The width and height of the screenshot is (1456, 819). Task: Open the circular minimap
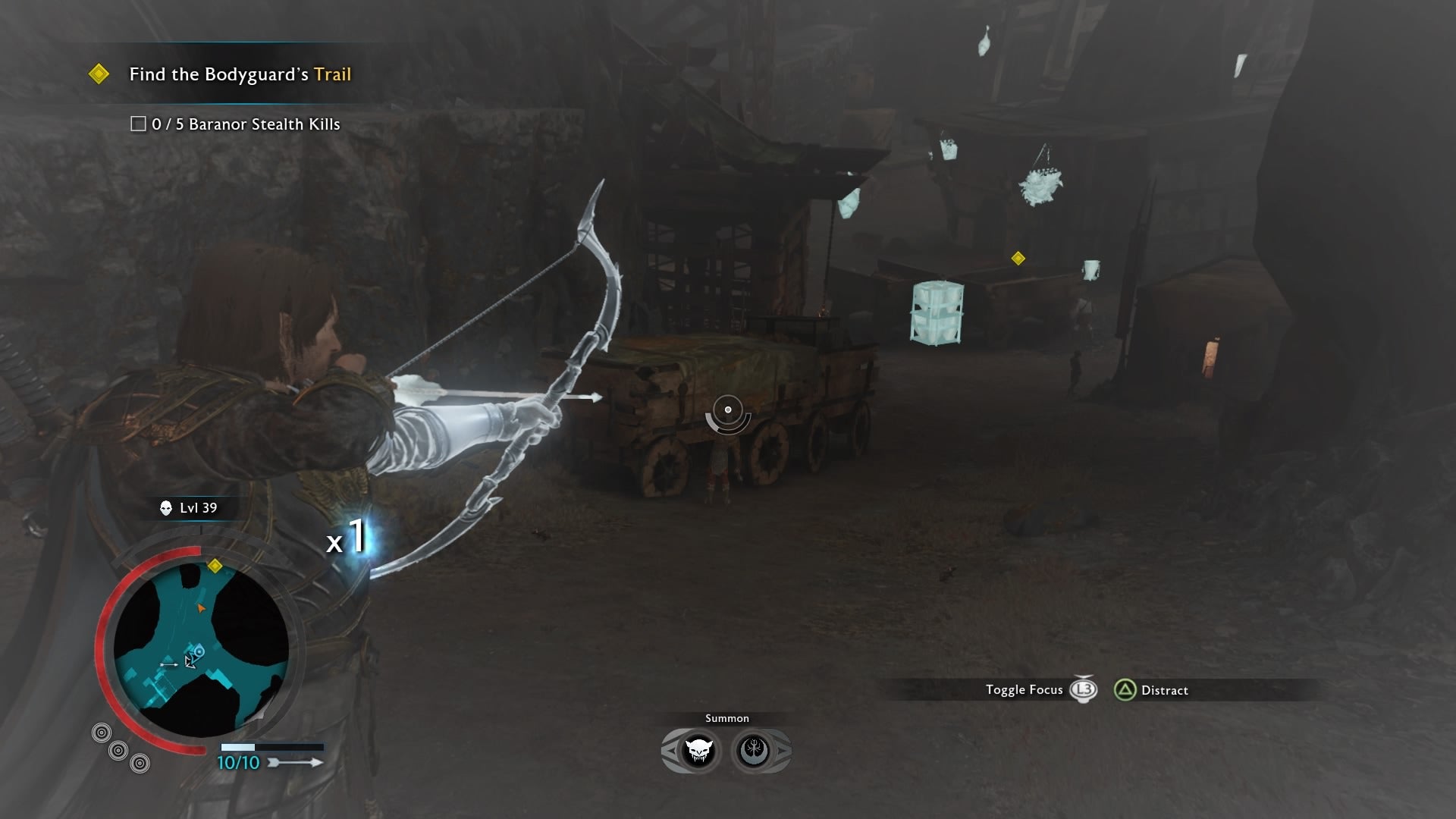pos(201,649)
